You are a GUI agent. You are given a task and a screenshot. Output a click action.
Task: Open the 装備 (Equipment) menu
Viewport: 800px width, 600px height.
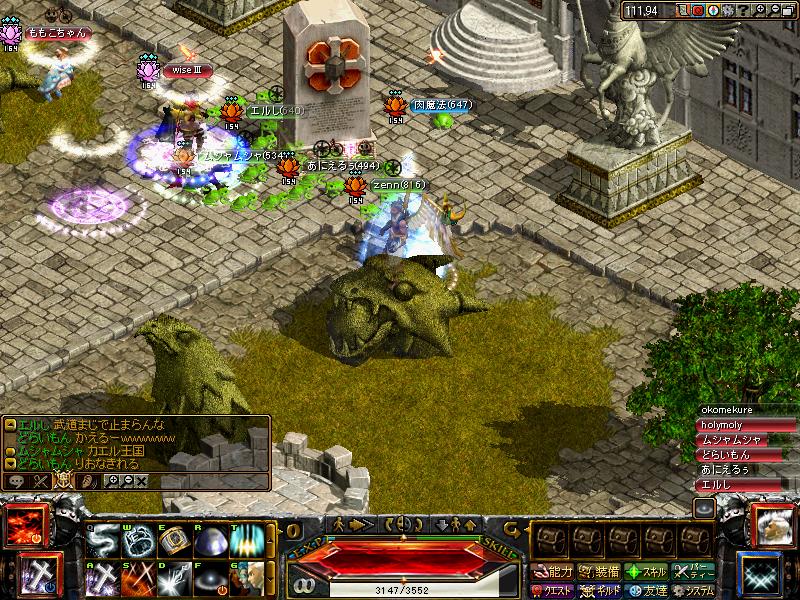pos(600,572)
